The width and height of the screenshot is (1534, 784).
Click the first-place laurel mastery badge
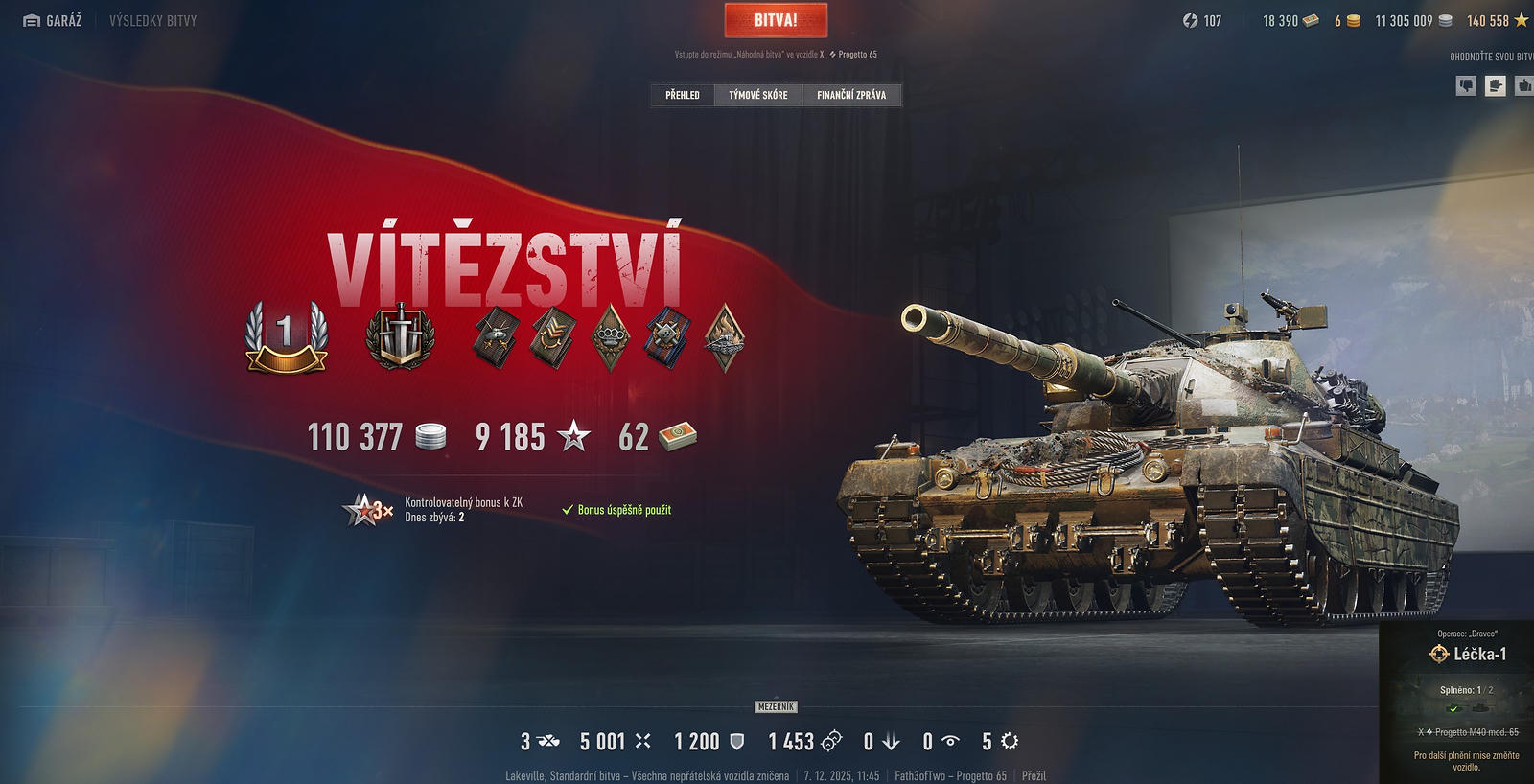(286, 336)
